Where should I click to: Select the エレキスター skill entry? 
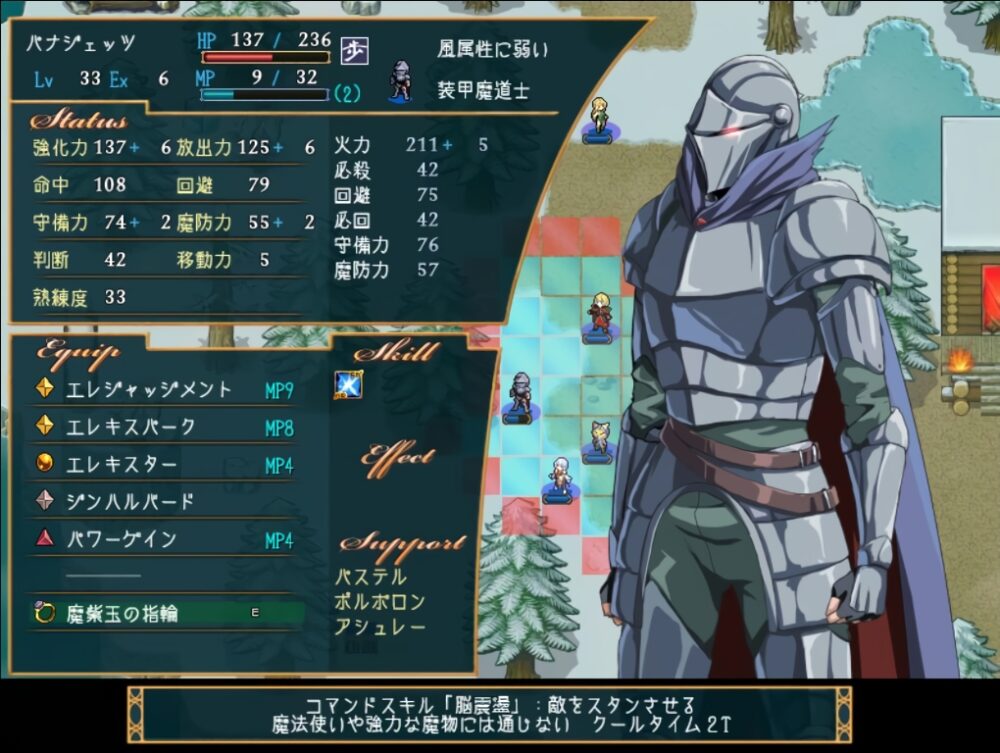pyautogui.click(x=121, y=465)
